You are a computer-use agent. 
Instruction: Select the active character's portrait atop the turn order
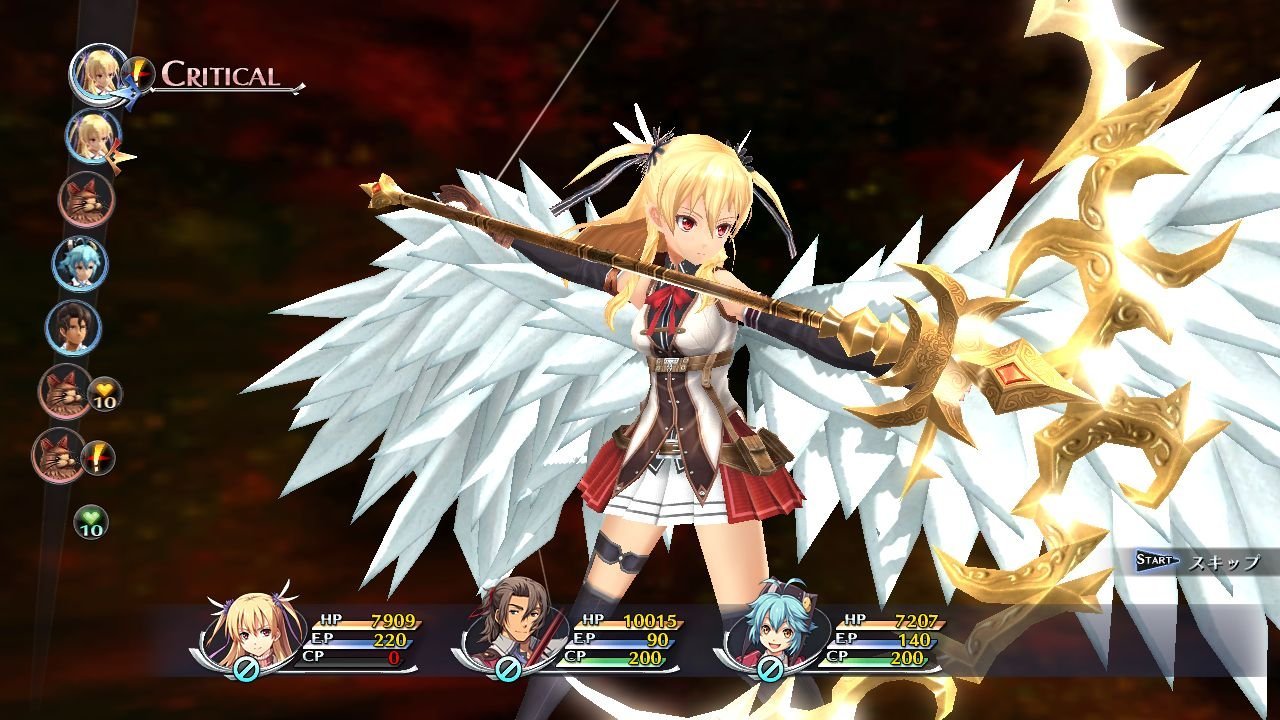95,78
